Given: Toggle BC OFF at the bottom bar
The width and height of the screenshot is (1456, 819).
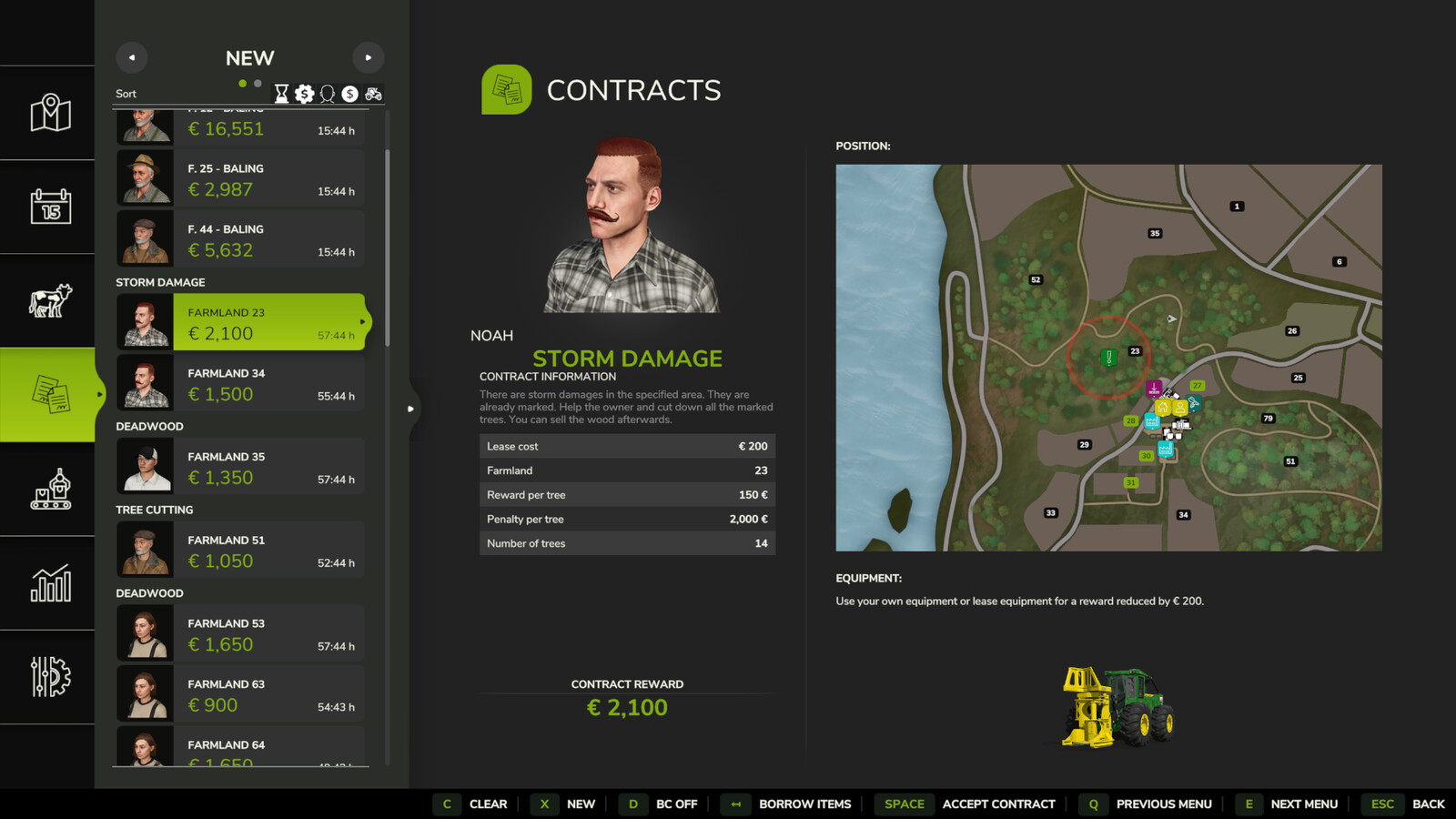Looking at the screenshot, I should 677,804.
